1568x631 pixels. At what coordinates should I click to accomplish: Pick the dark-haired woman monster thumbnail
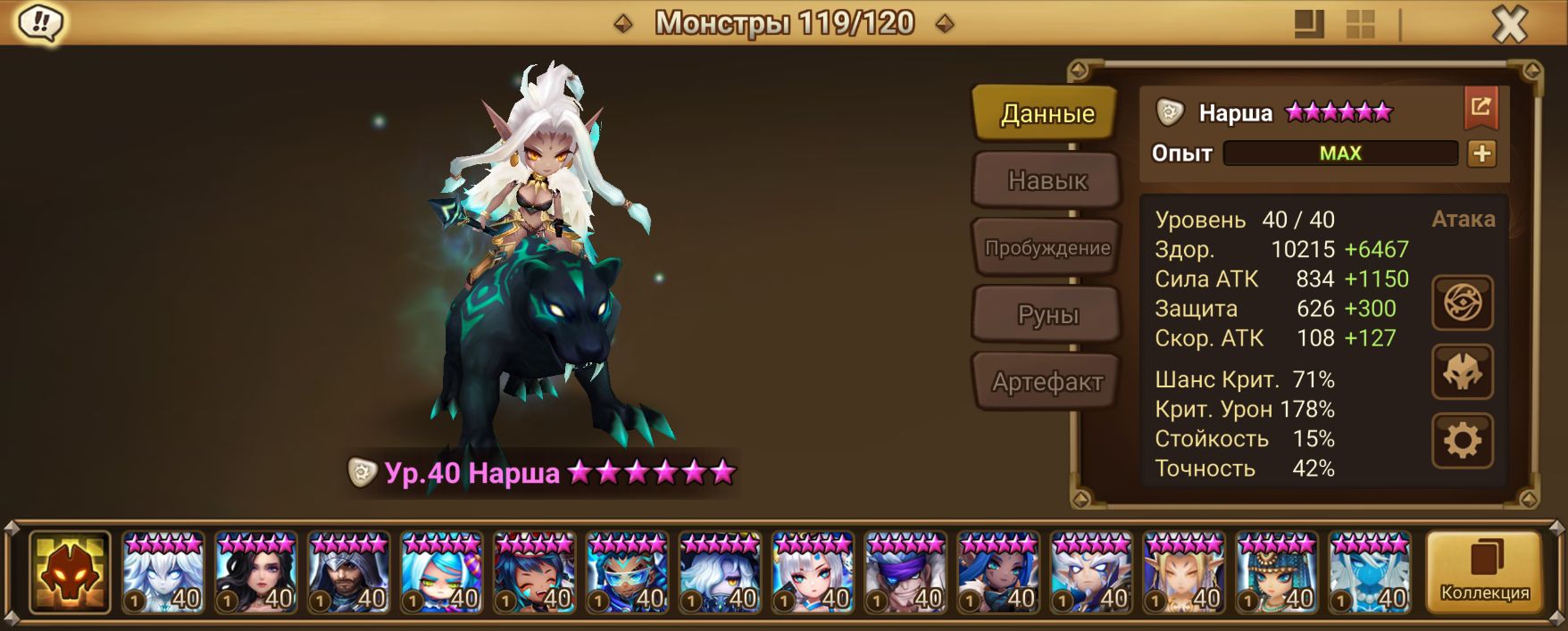pyautogui.click(x=255, y=573)
